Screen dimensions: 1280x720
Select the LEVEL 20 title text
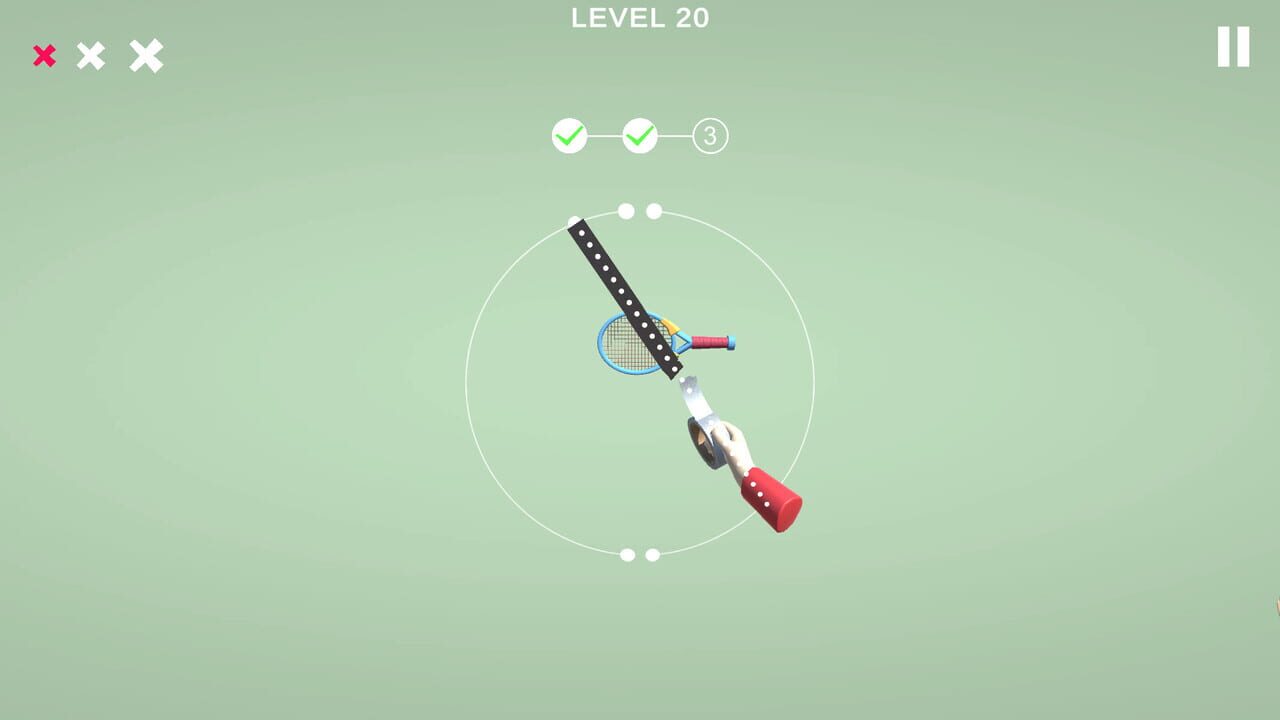(639, 18)
